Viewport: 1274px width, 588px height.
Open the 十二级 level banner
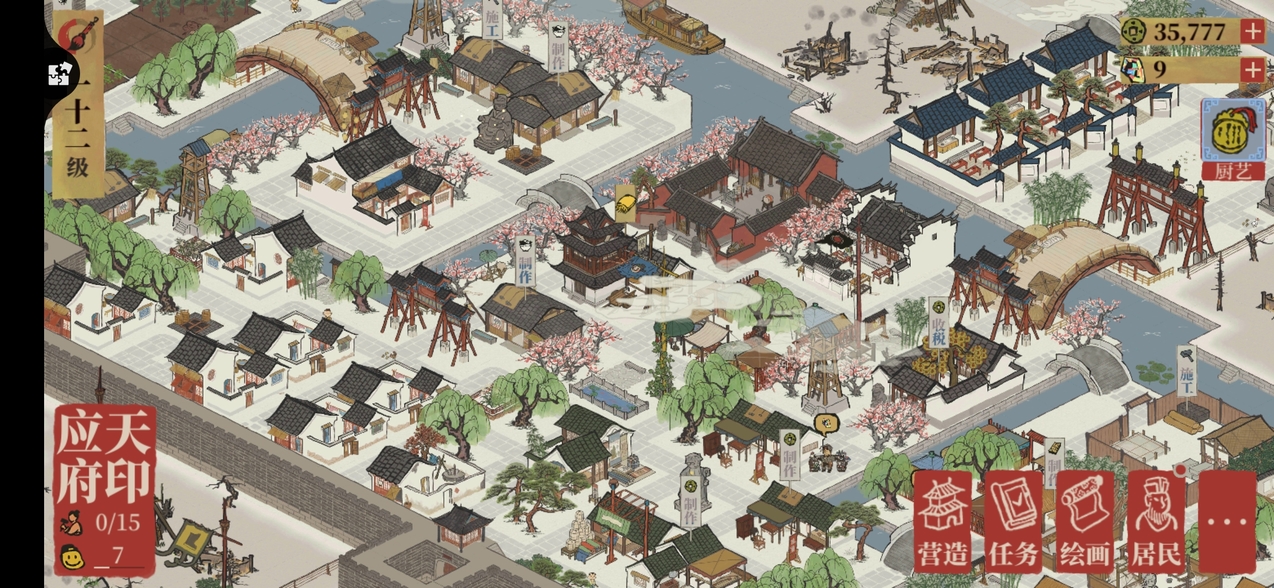click(x=78, y=140)
